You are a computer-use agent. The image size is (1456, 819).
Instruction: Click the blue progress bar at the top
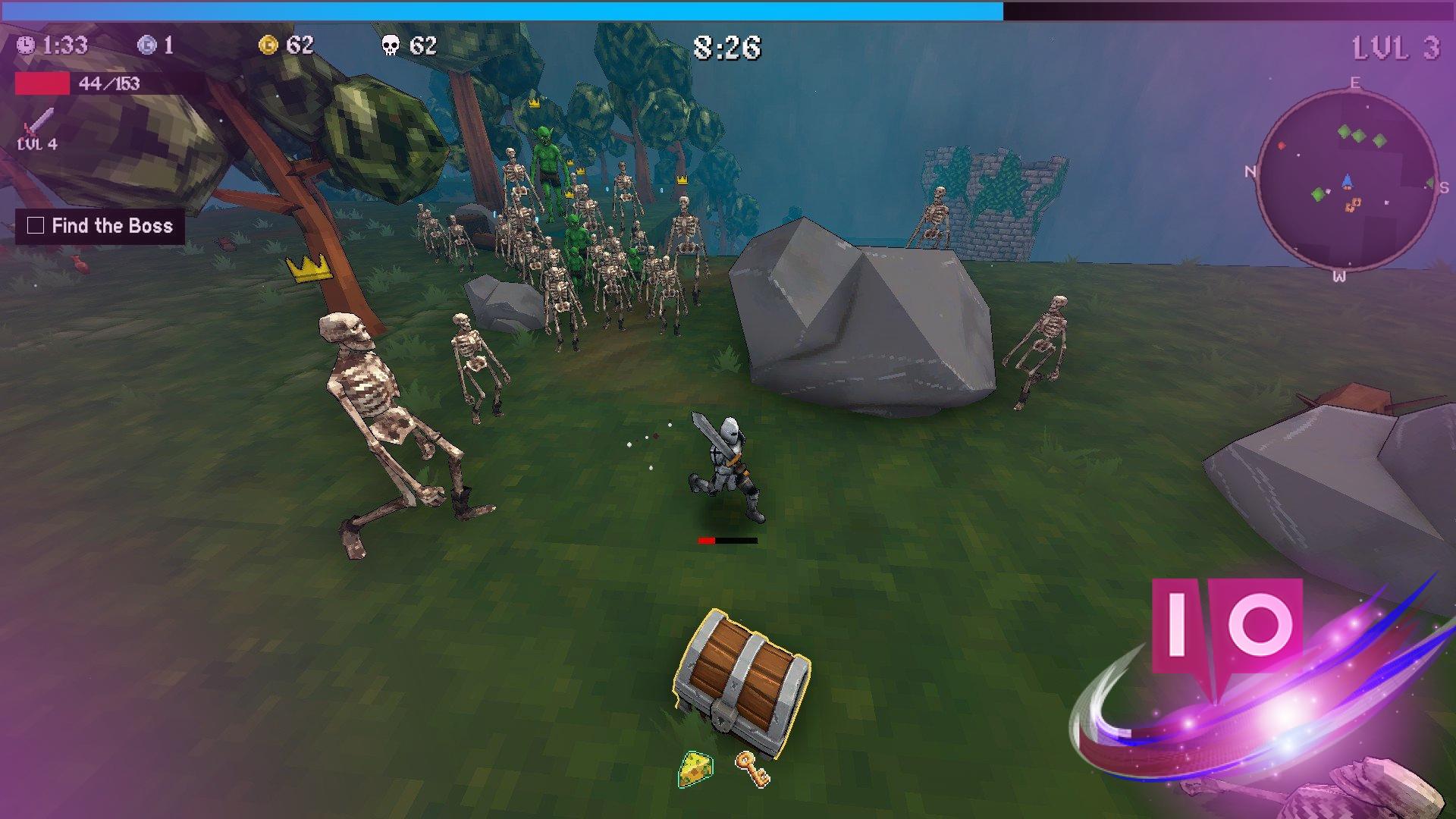pos(500,11)
